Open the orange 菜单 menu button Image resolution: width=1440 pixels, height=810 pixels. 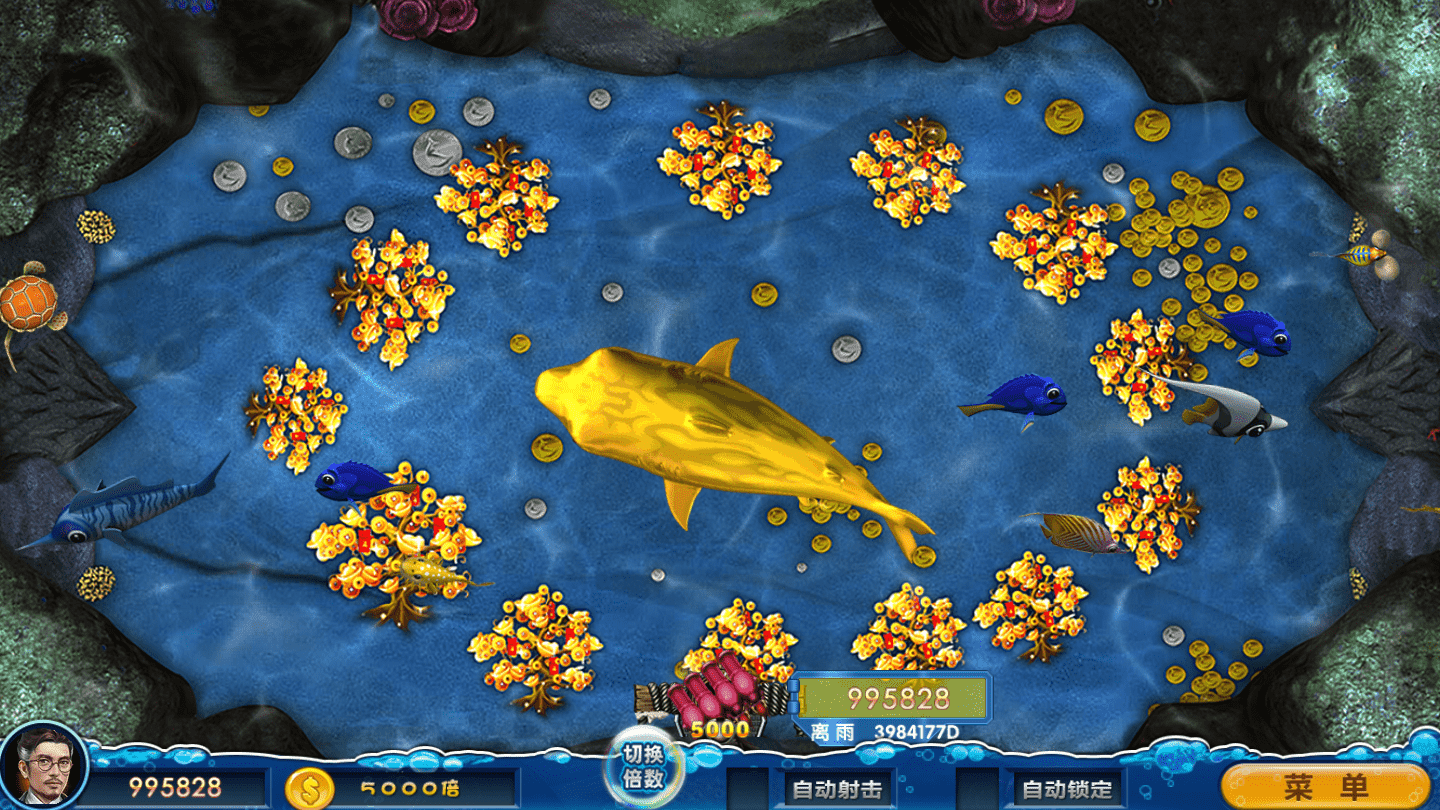[1325, 787]
